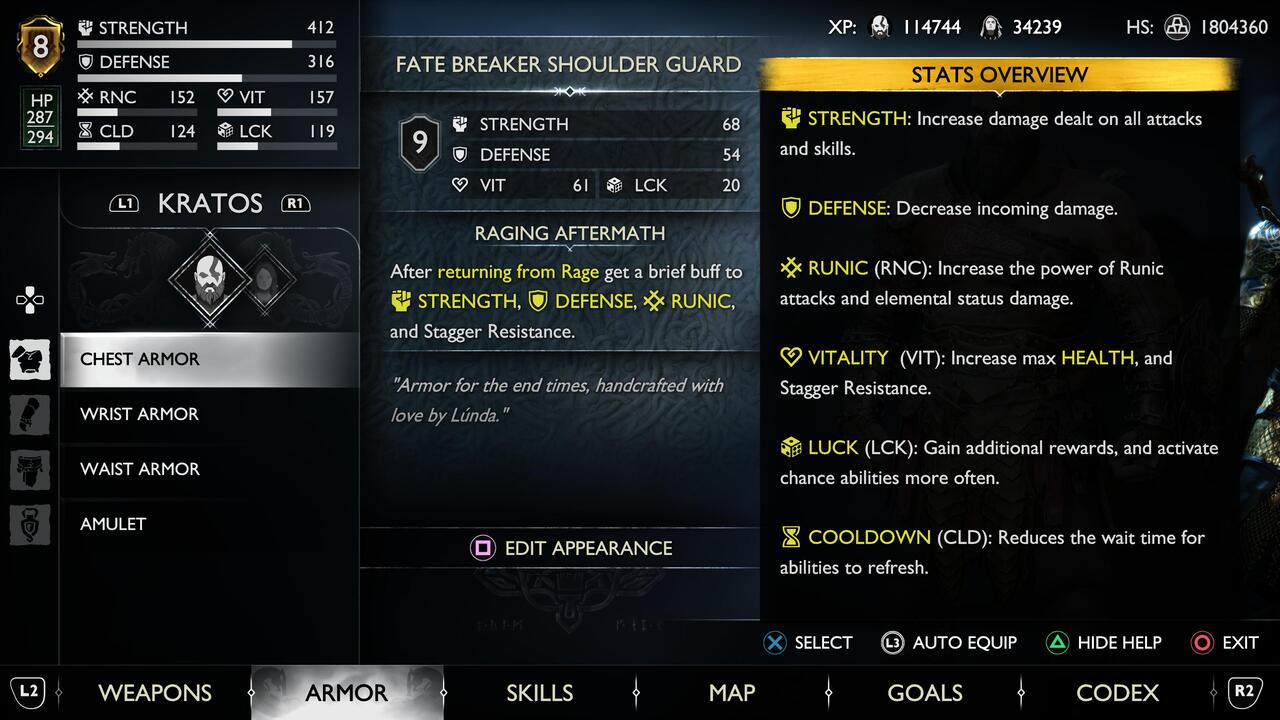Image resolution: width=1280 pixels, height=720 pixels.
Task: Click the Cooldown hourglass icon in Stats Overview
Action: [789, 538]
